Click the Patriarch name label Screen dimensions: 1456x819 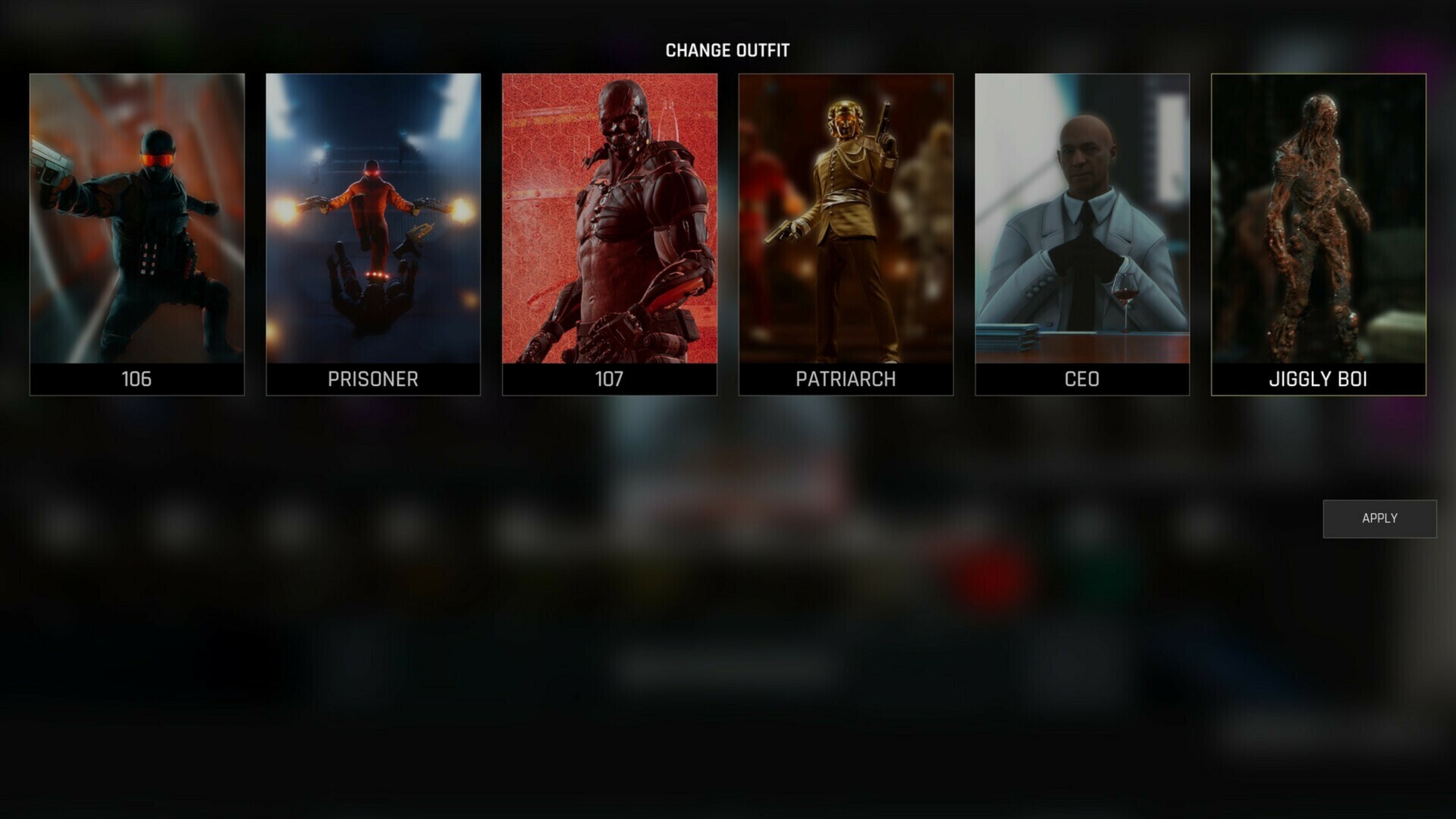pyautogui.click(x=846, y=379)
